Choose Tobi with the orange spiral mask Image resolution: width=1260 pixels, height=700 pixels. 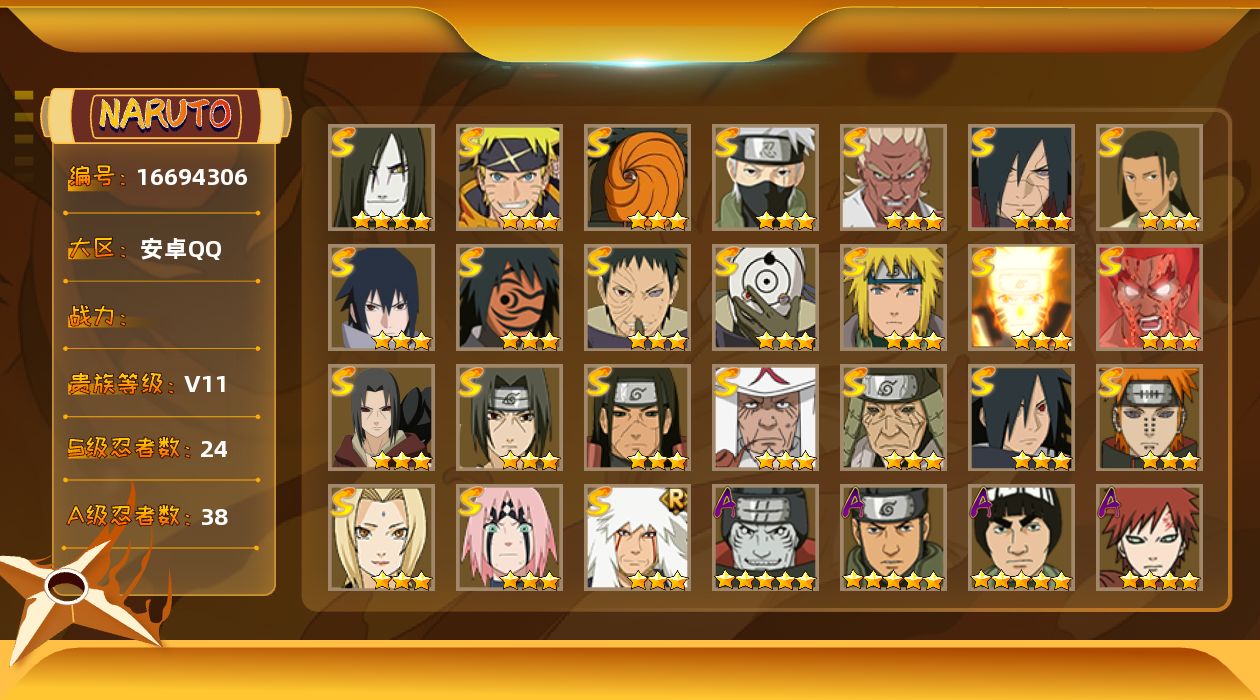637,177
